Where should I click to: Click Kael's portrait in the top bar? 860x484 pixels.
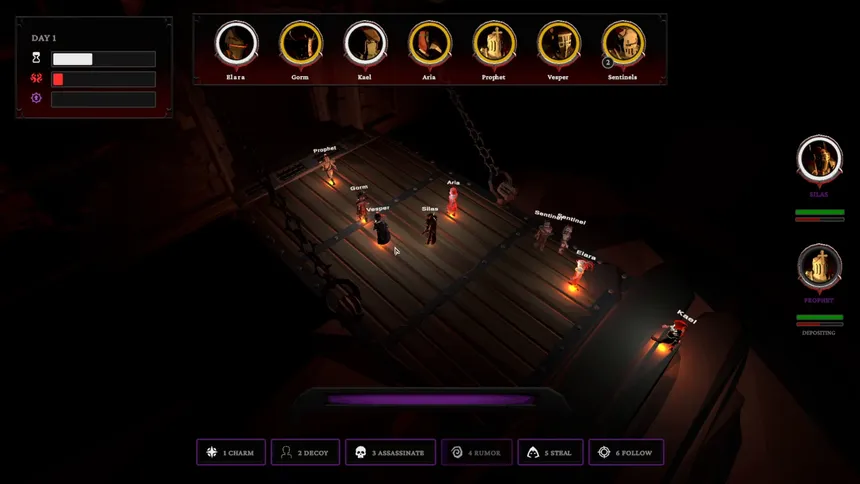(x=365, y=44)
